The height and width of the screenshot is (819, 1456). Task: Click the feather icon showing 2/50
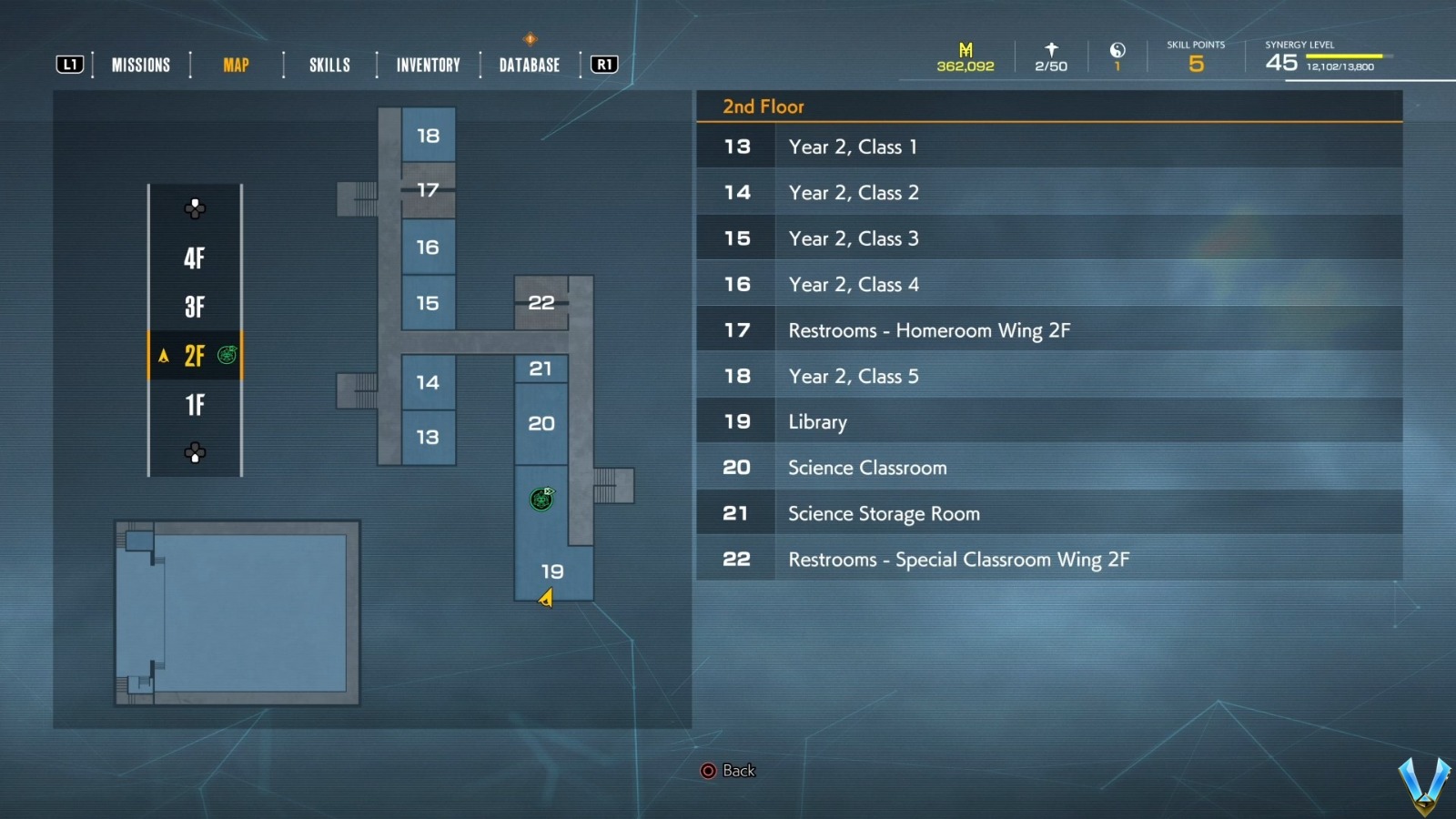pyautogui.click(x=1050, y=47)
